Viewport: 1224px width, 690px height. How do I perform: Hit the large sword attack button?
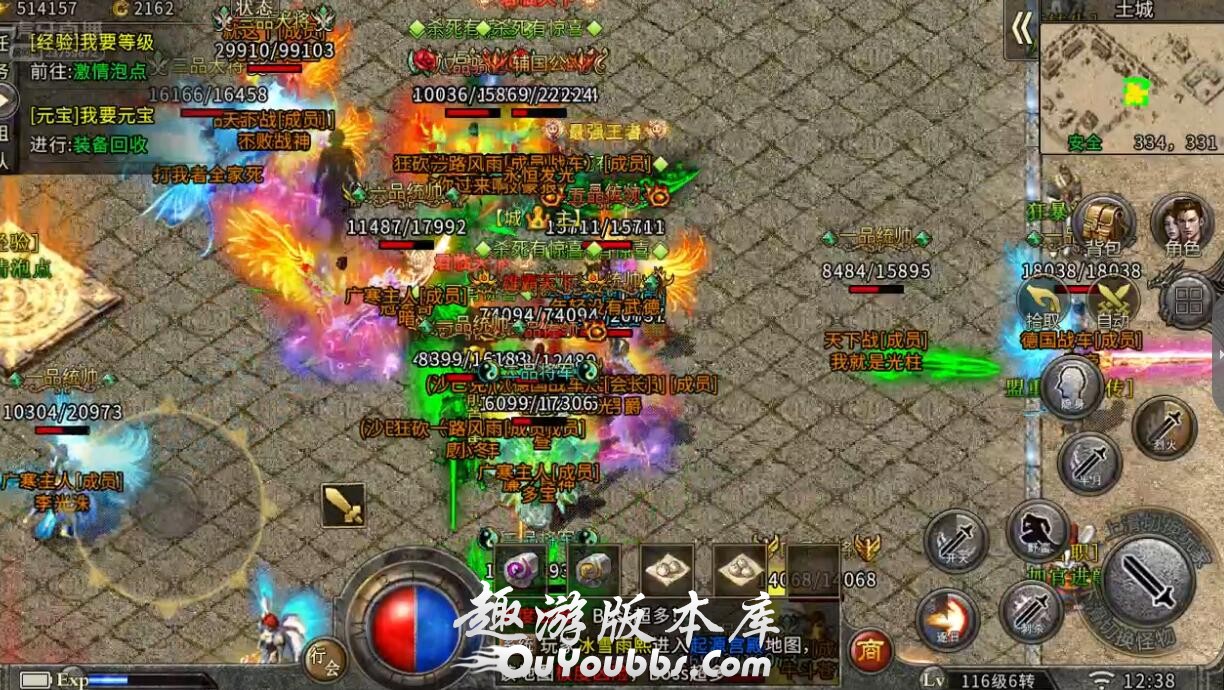click(1149, 582)
